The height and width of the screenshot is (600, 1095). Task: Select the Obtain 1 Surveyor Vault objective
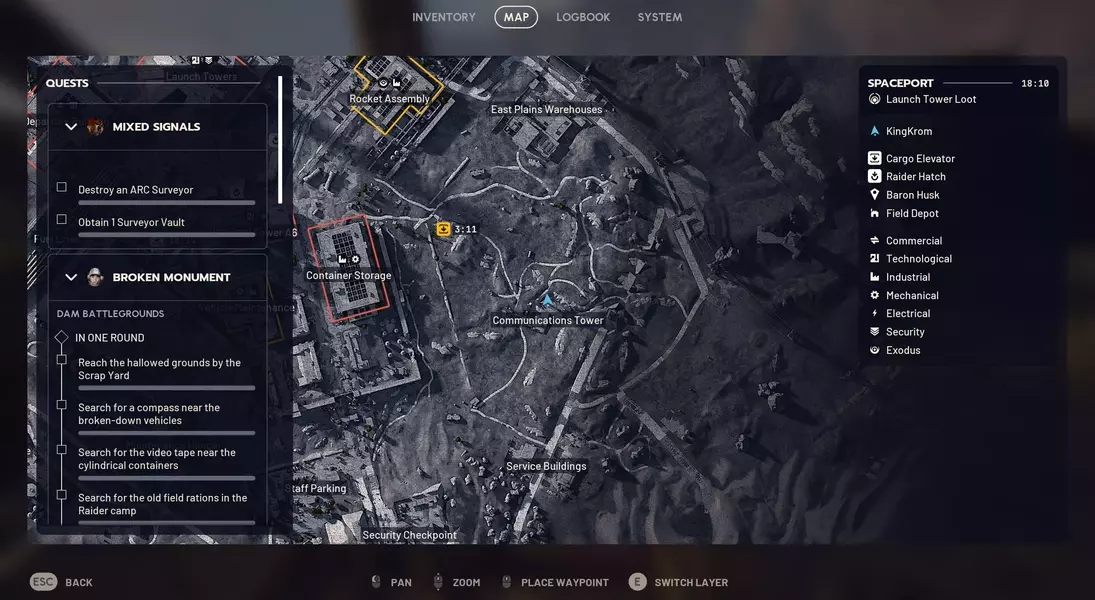click(x=131, y=222)
